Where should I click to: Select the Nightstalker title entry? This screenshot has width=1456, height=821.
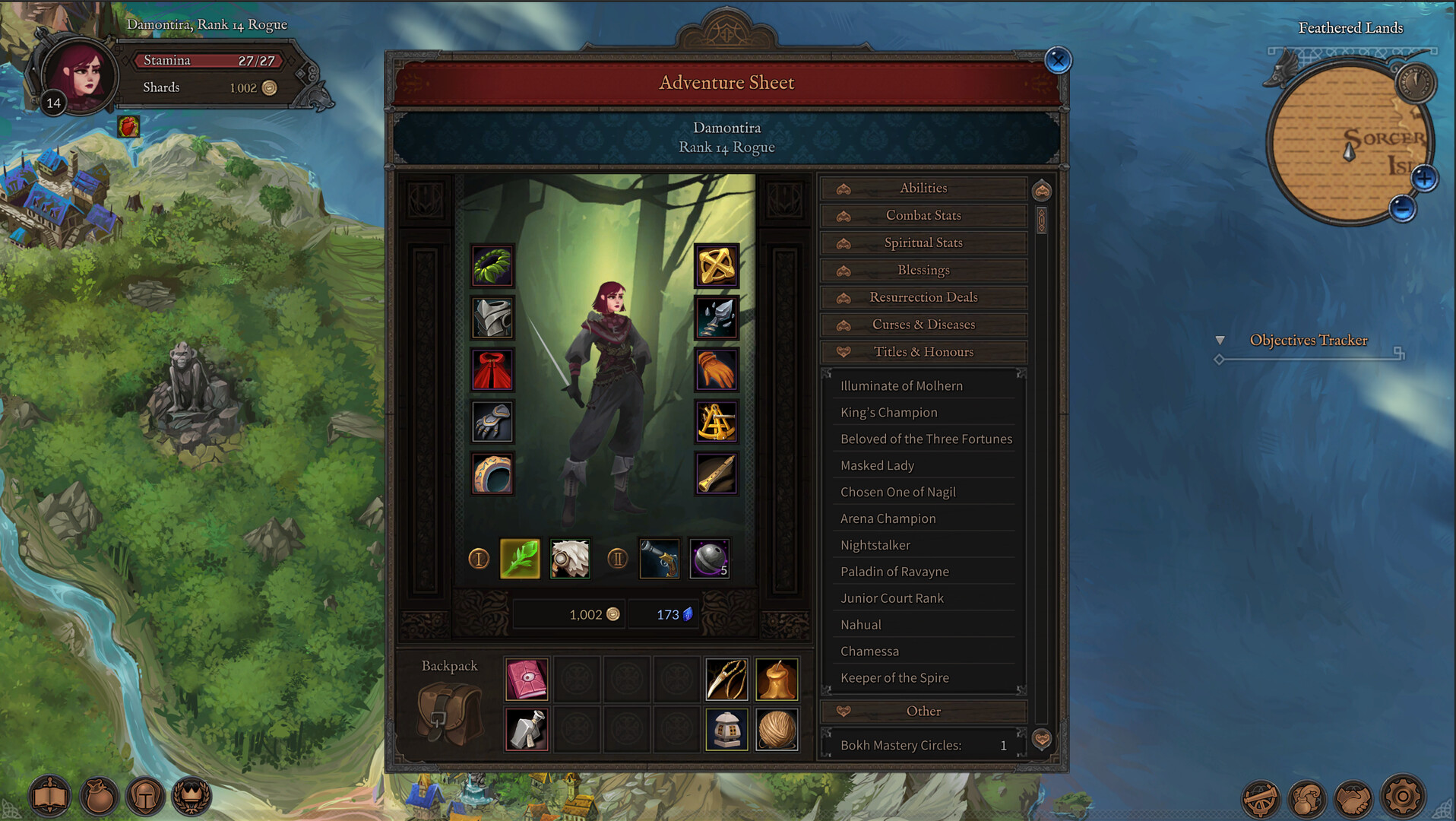click(x=875, y=544)
